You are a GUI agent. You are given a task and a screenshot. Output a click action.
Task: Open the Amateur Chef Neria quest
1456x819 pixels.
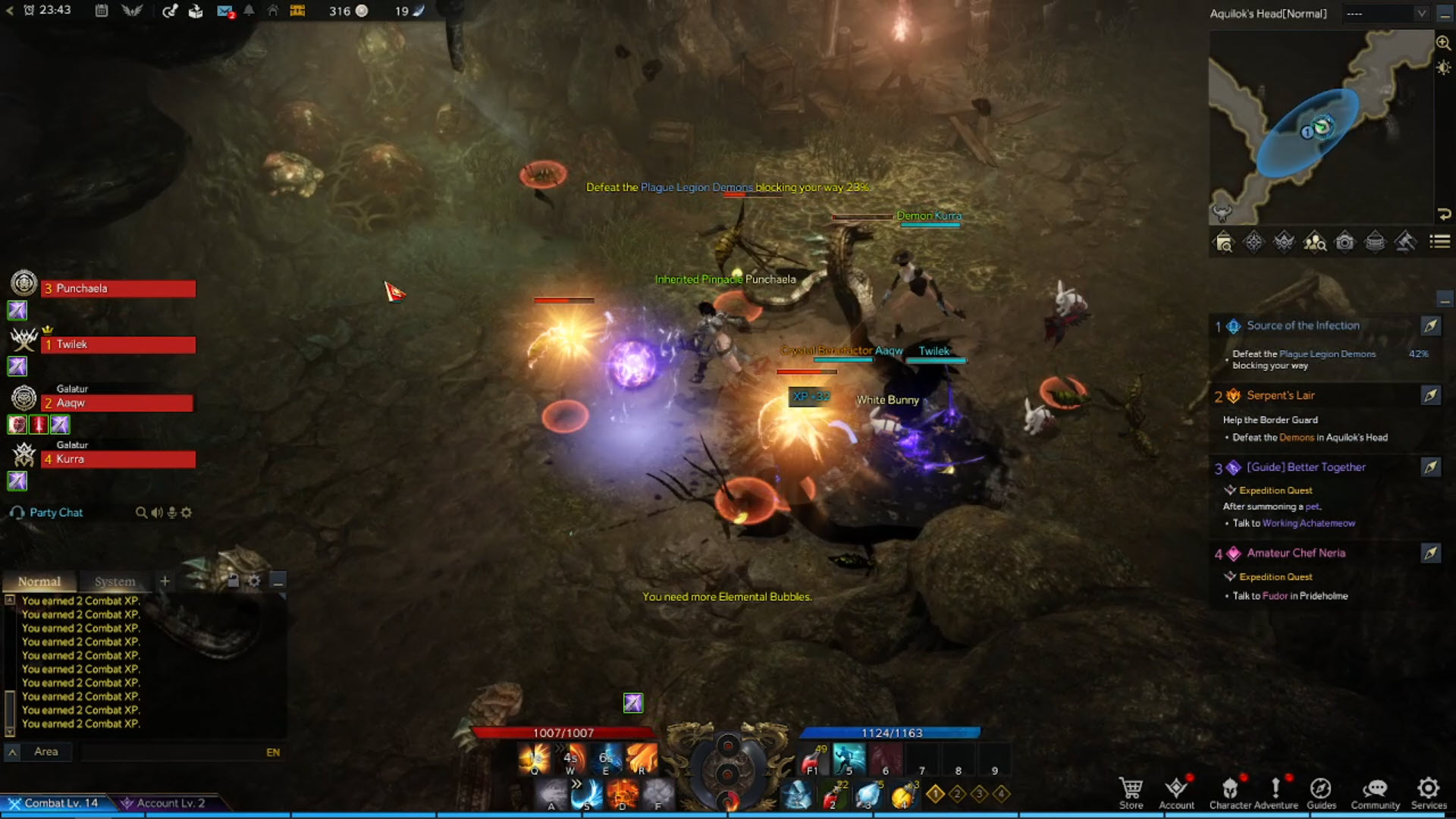pyautogui.click(x=1295, y=554)
